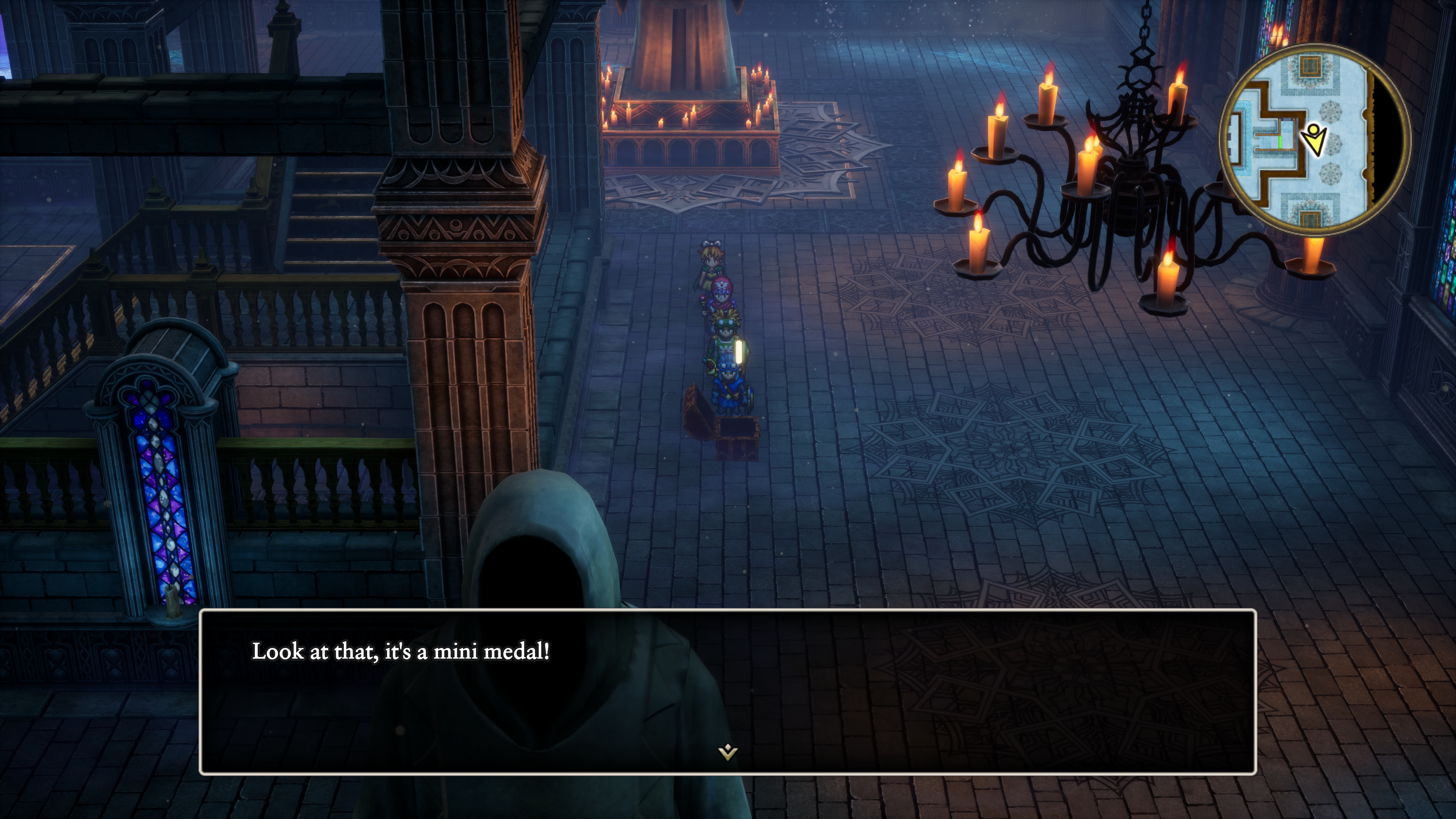Open the circular minimap
This screenshot has width=1456, height=819.
click(1314, 139)
